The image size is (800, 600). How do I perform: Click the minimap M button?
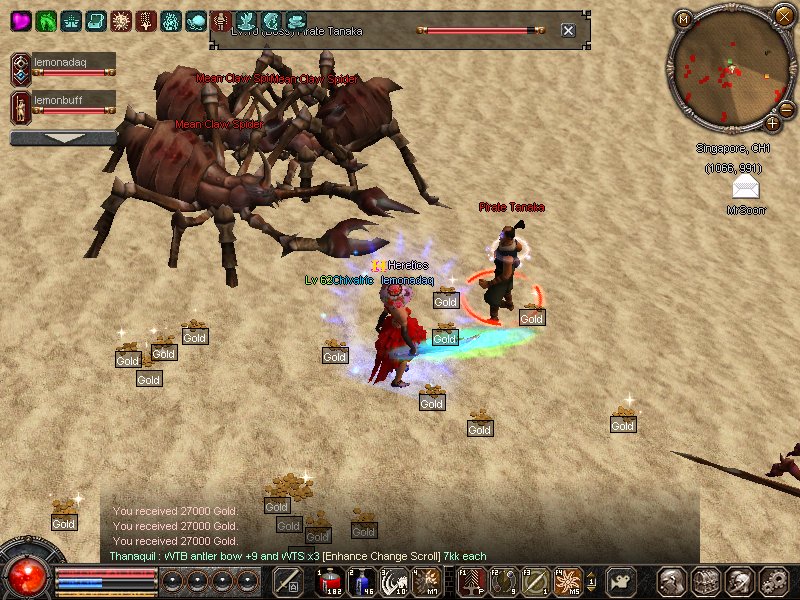pyautogui.click(x=684, y=18)
